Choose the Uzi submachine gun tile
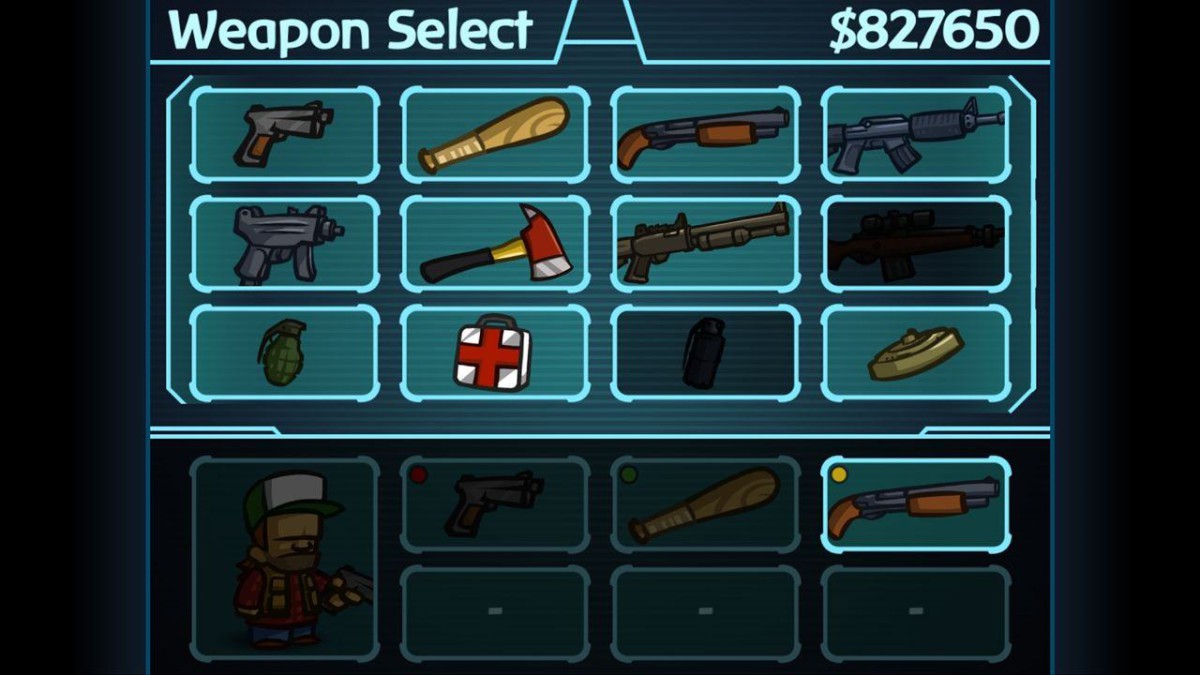This screenshot has width=1200, height=675. click(x=284, y=243)
